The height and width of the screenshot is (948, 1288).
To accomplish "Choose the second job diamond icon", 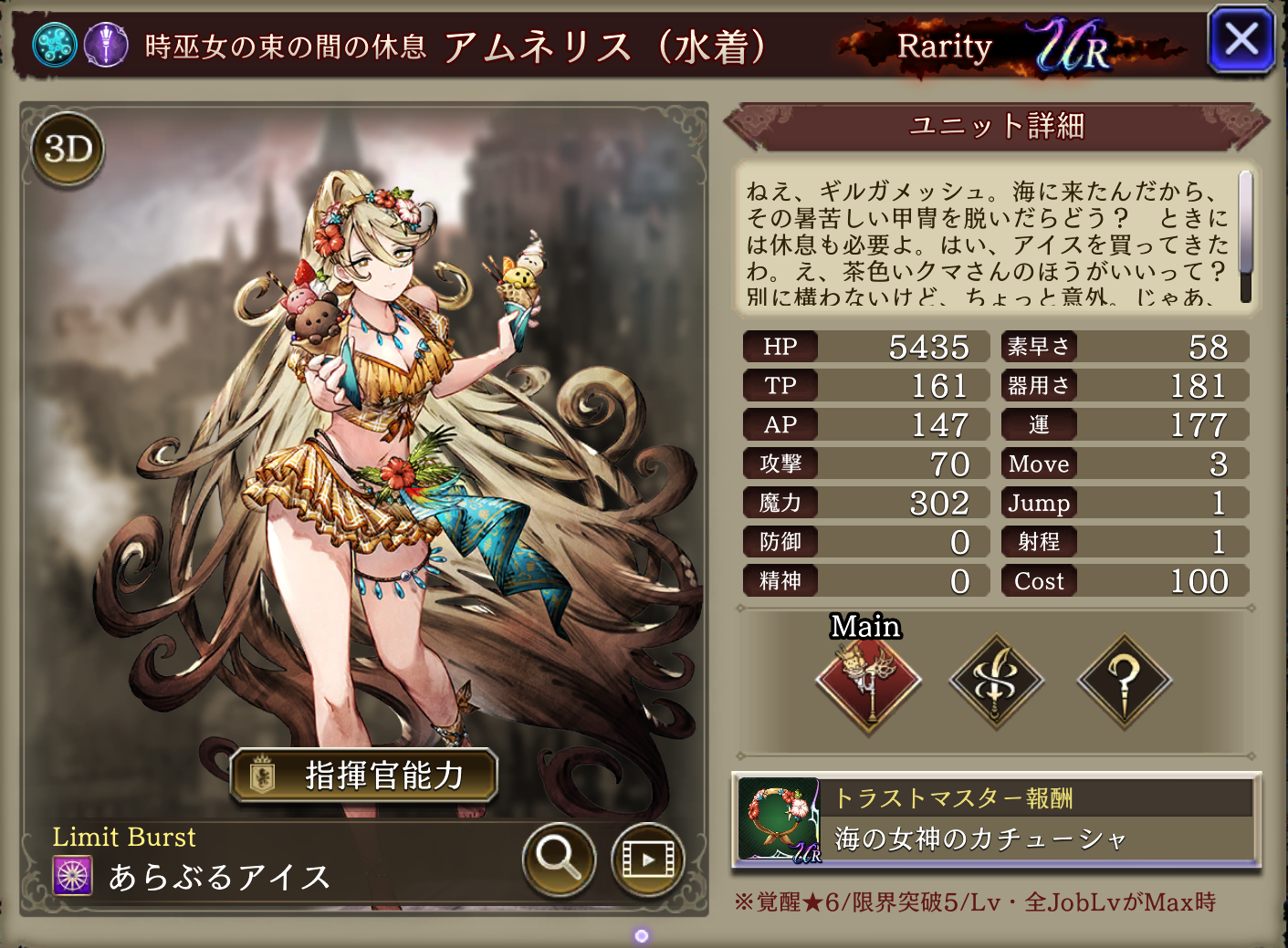I will pos(996,682).
